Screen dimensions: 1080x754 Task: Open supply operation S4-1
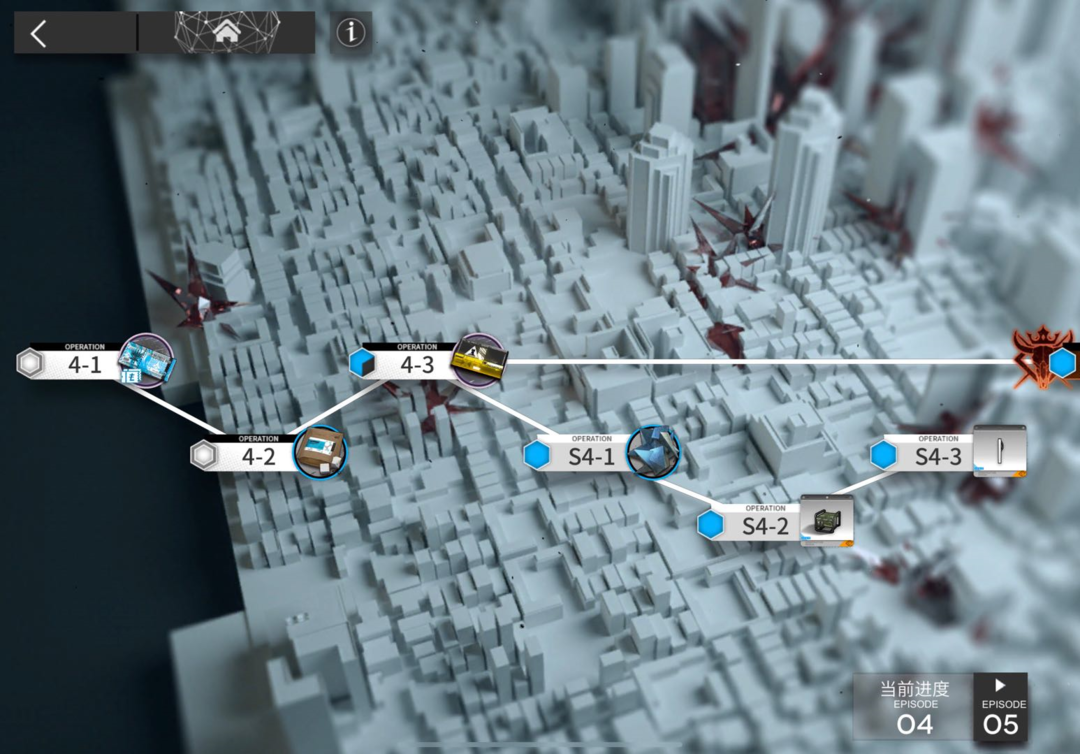592,455
